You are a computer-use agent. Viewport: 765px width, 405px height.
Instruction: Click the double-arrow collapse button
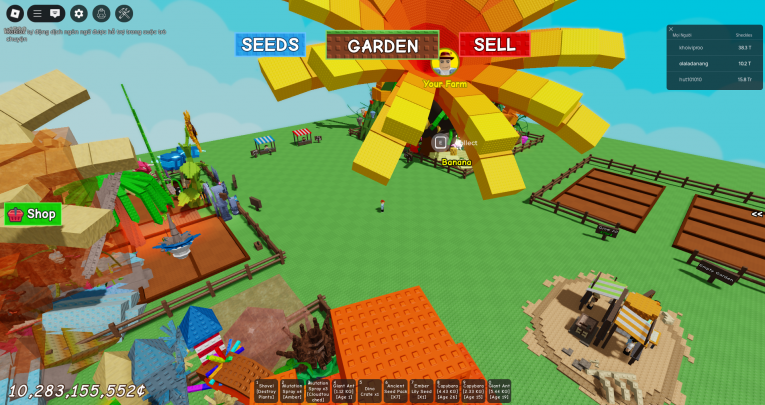pyautogui.click(x=757, y=214)
